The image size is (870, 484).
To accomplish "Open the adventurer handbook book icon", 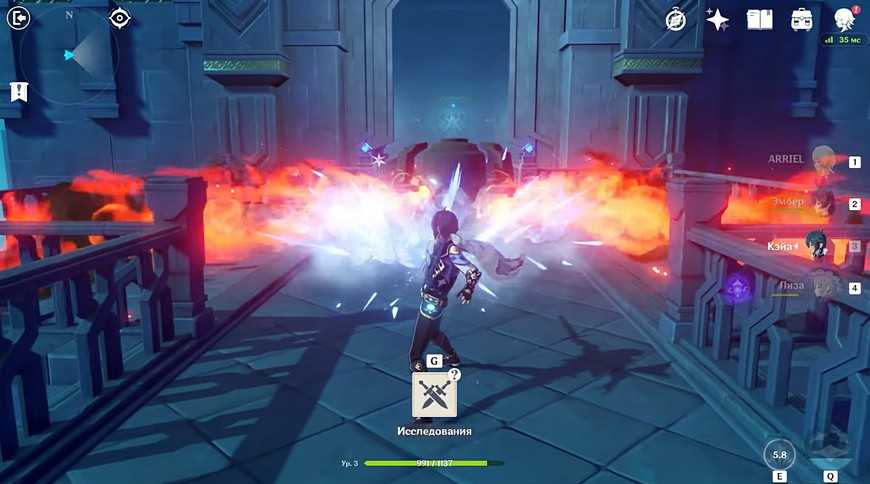I will (759, 19).
